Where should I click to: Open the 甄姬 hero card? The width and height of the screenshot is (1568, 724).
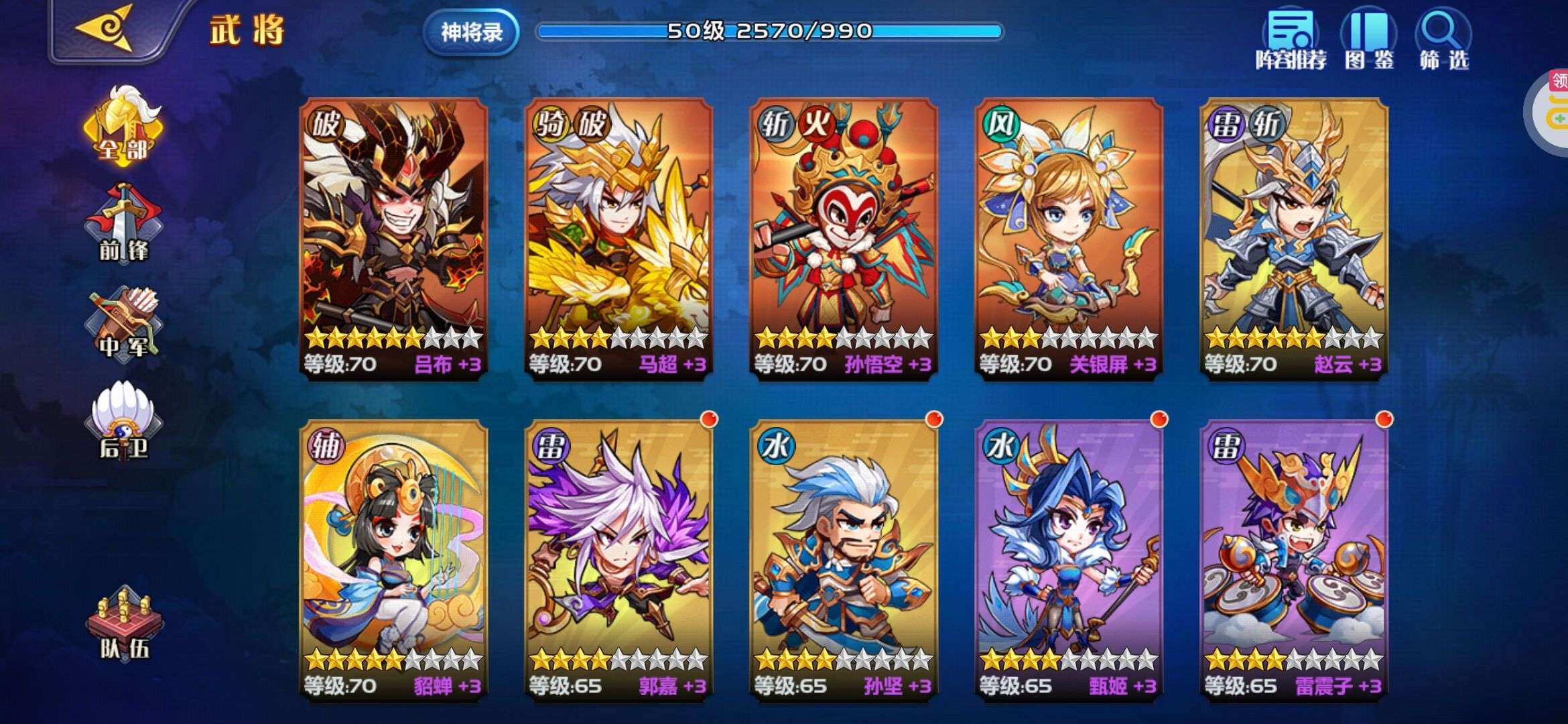tap(1068, 560)
